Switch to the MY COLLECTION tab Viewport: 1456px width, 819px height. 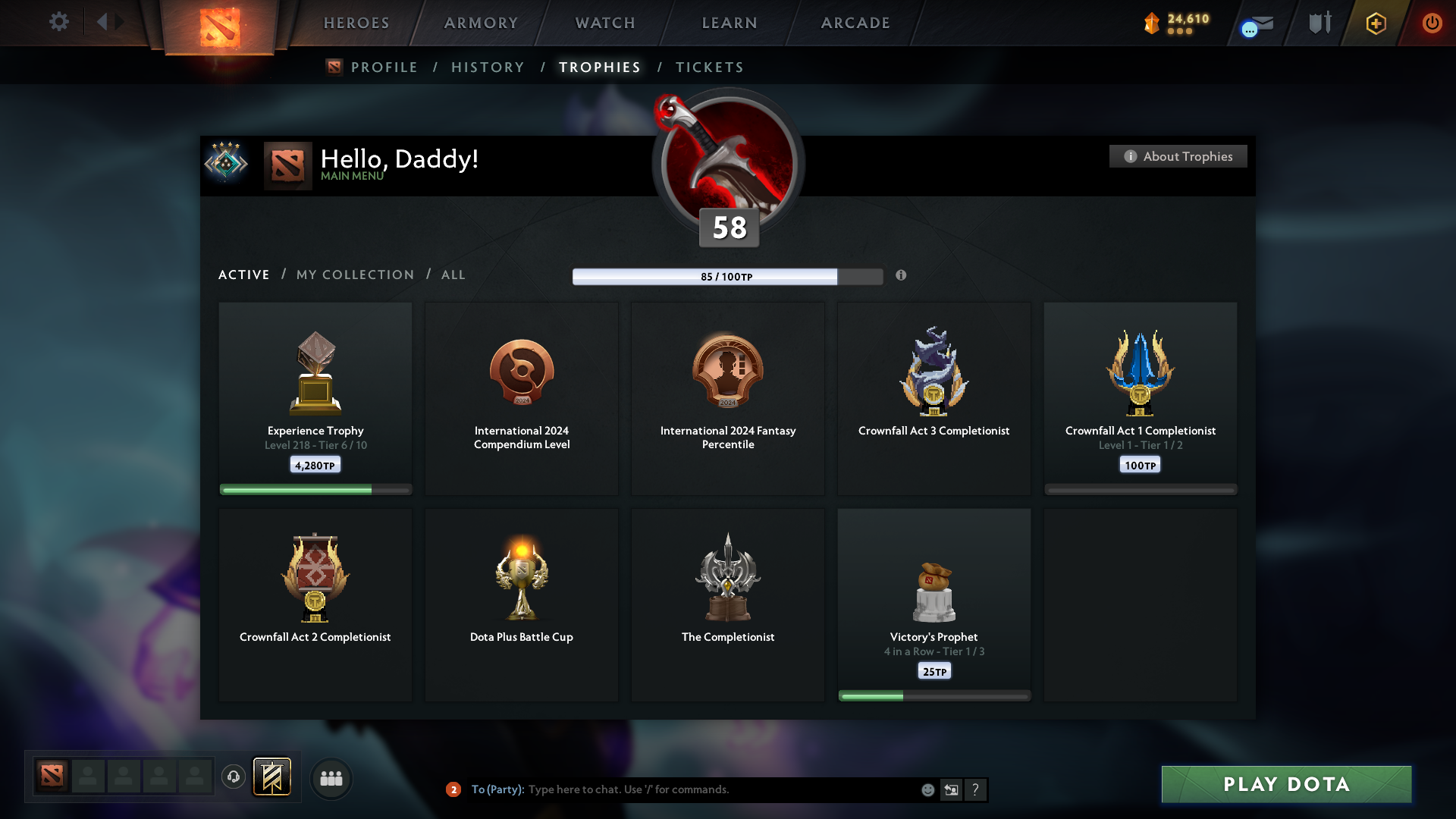354,275
